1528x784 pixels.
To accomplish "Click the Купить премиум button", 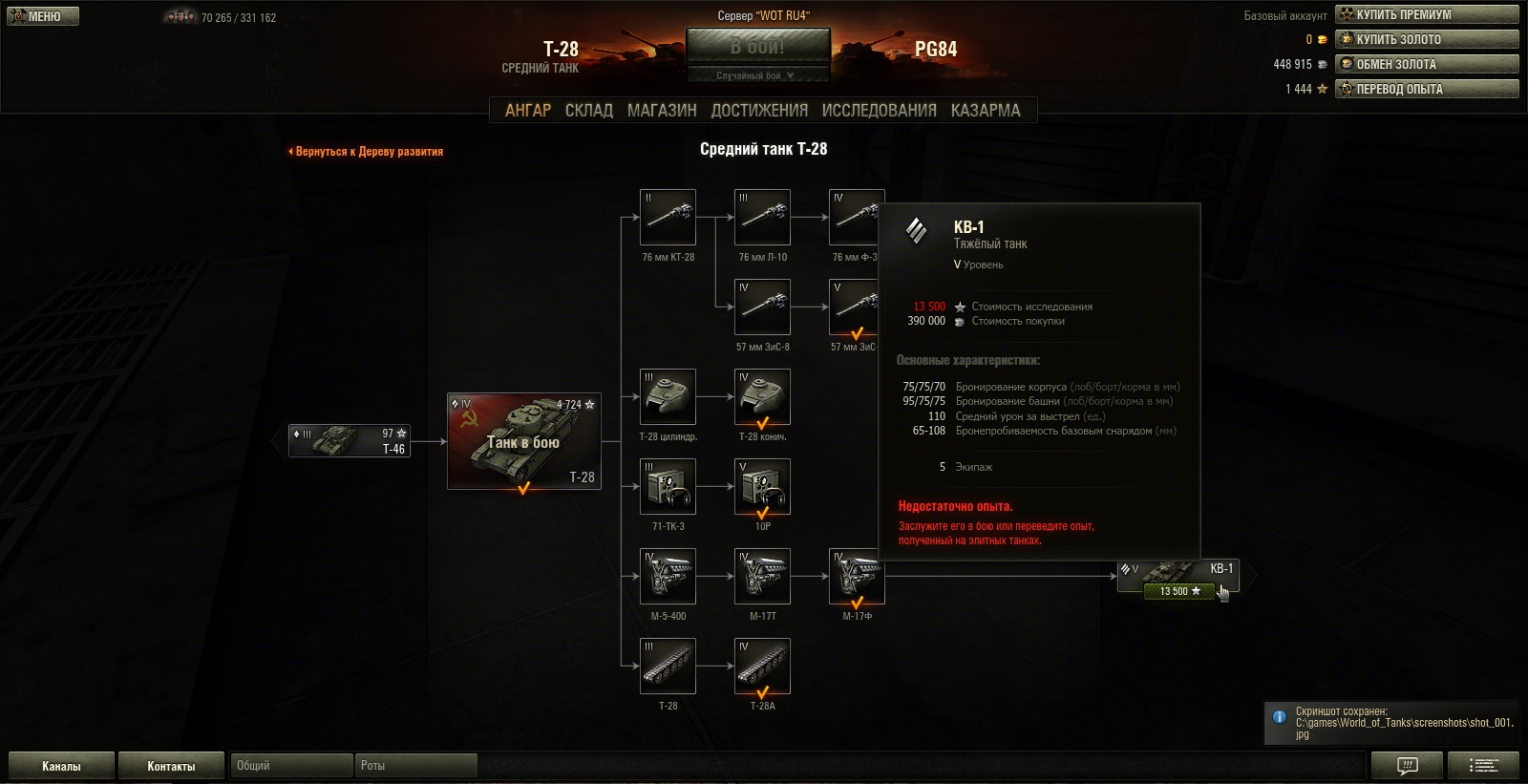I will tap(1427, 14).
